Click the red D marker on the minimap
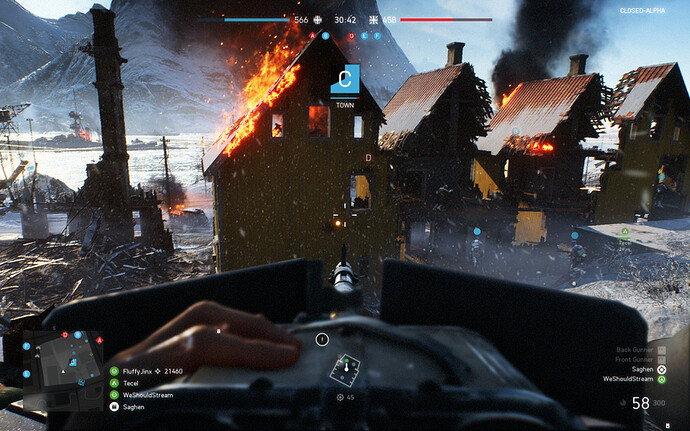 coord(65,335)
